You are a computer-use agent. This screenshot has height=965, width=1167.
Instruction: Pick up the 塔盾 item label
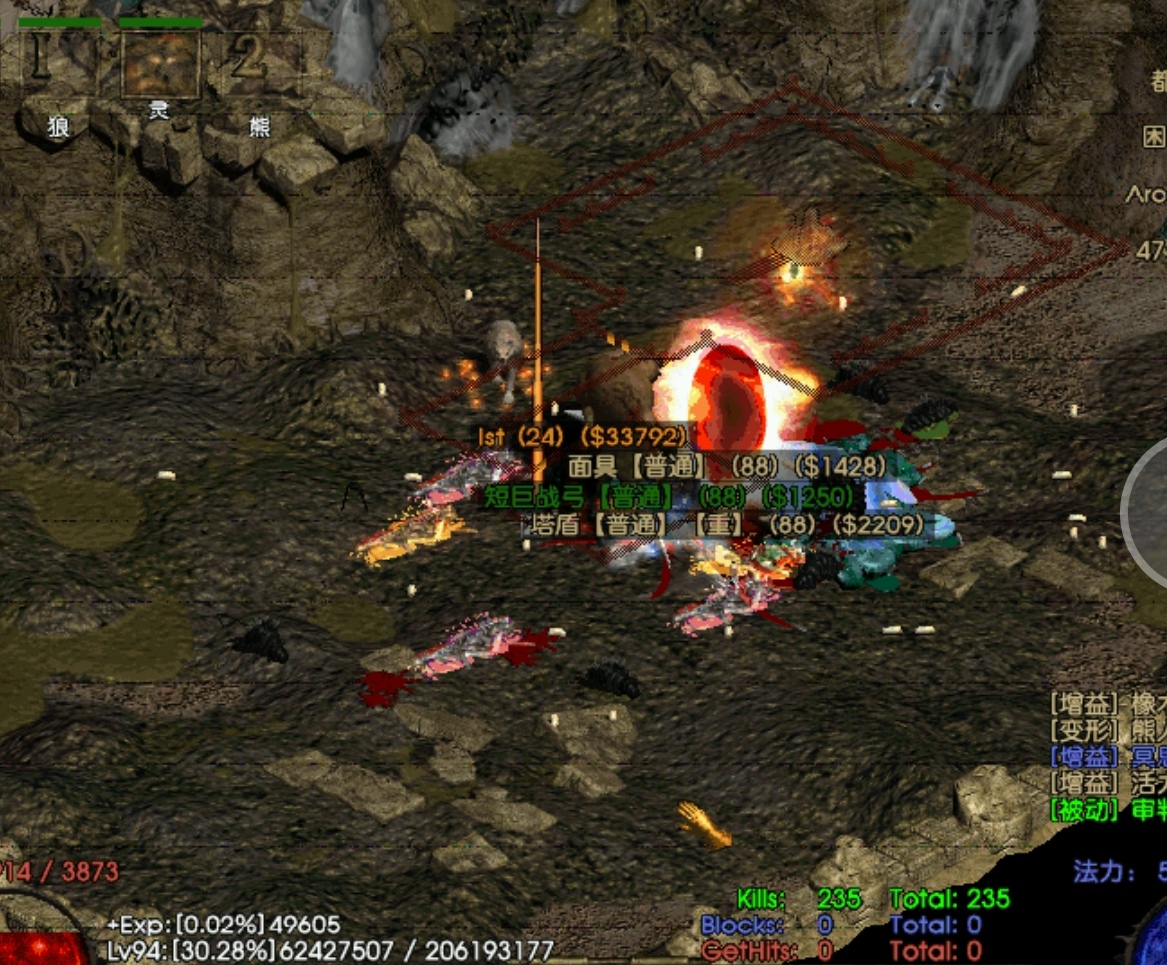pyautogui.click(x=726, y=524)
